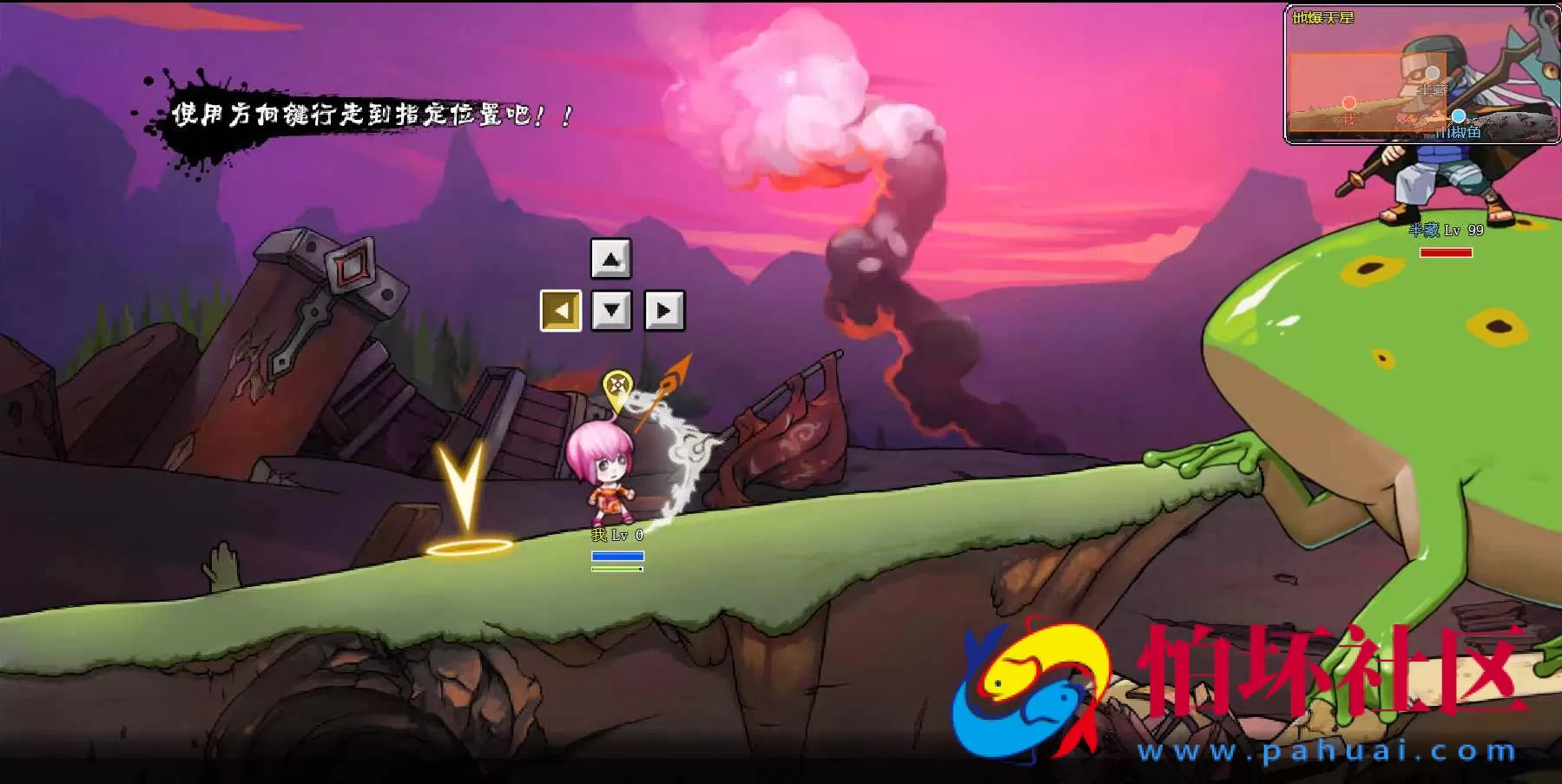Select the red player marker on the minimap
This screenshot has height=784, width=1562.
tap(1348, 103)
